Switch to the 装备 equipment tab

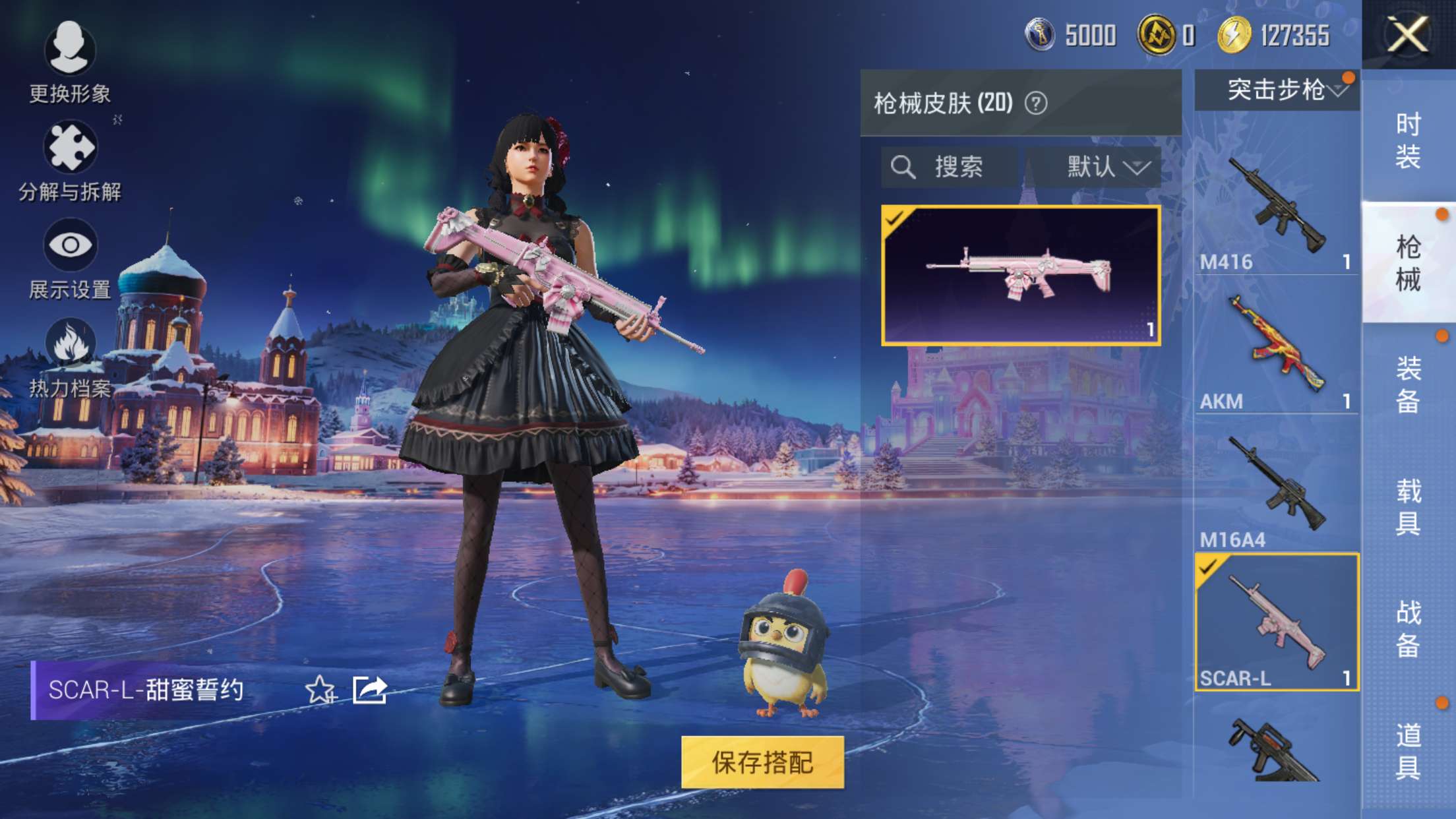pos(1408,384)
